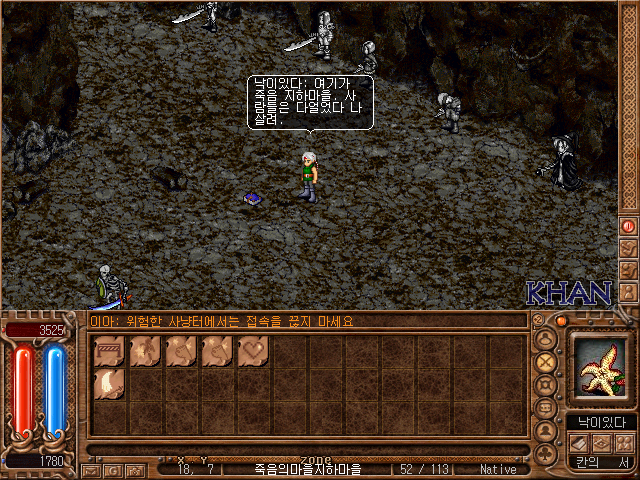640x480 pixels.
Task: Select the crescent claw skill slot
Action: pos(109,385)
